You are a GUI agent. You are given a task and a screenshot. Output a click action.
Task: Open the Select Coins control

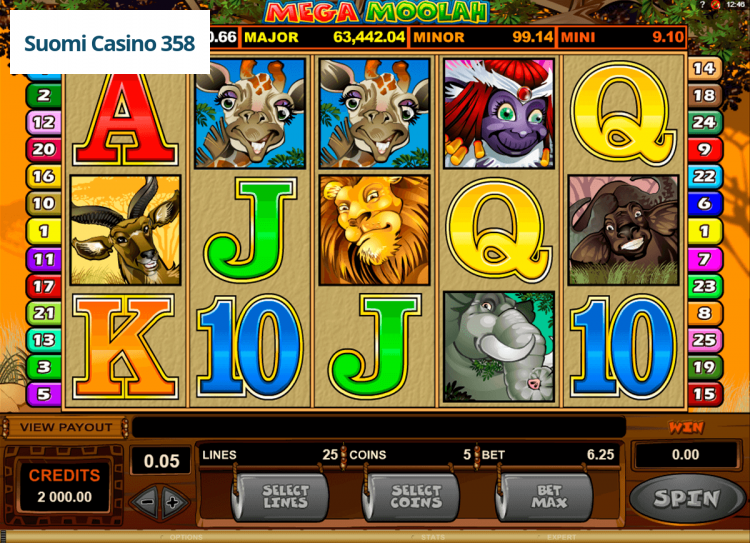416,496
